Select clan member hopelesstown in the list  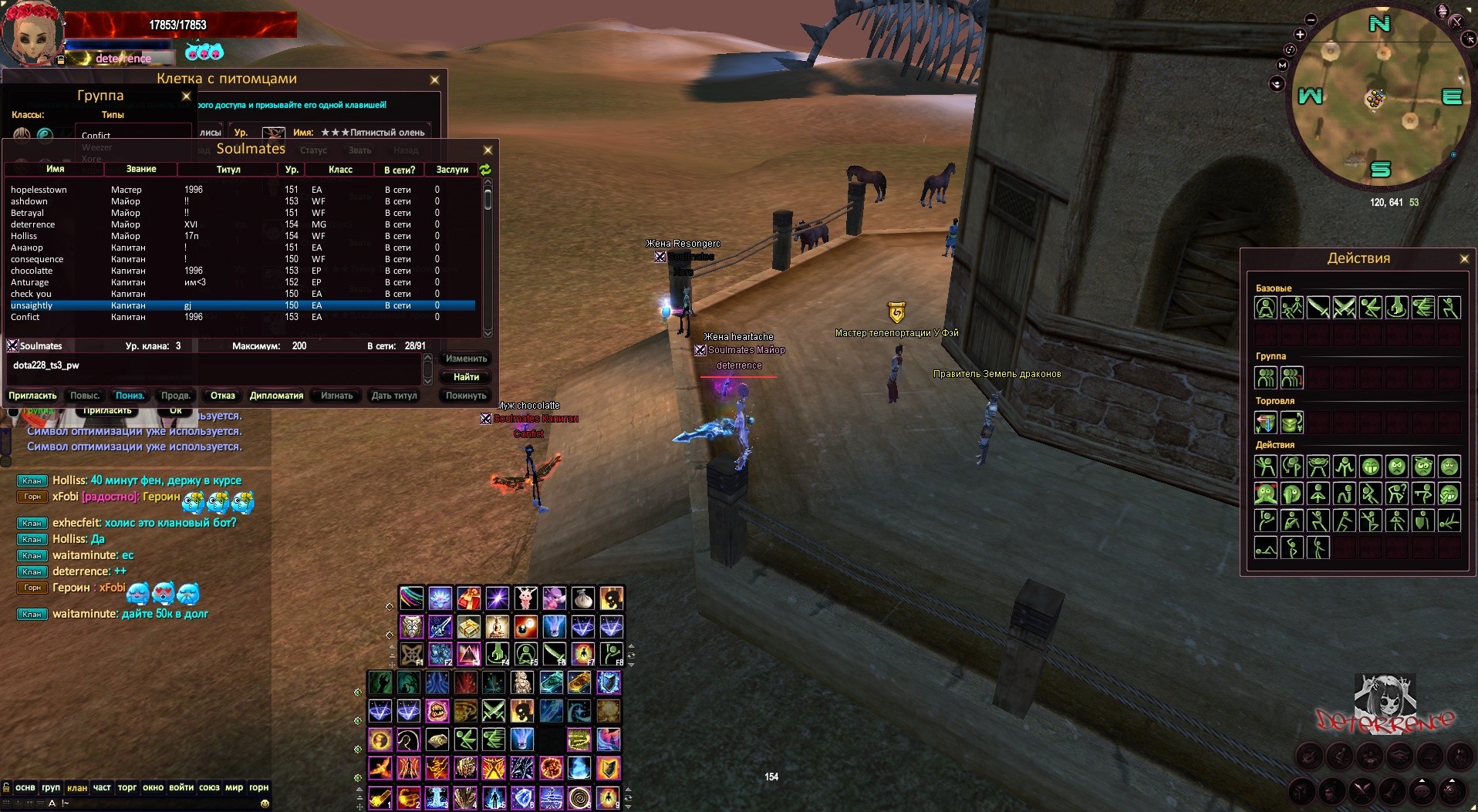pos(39,190)
